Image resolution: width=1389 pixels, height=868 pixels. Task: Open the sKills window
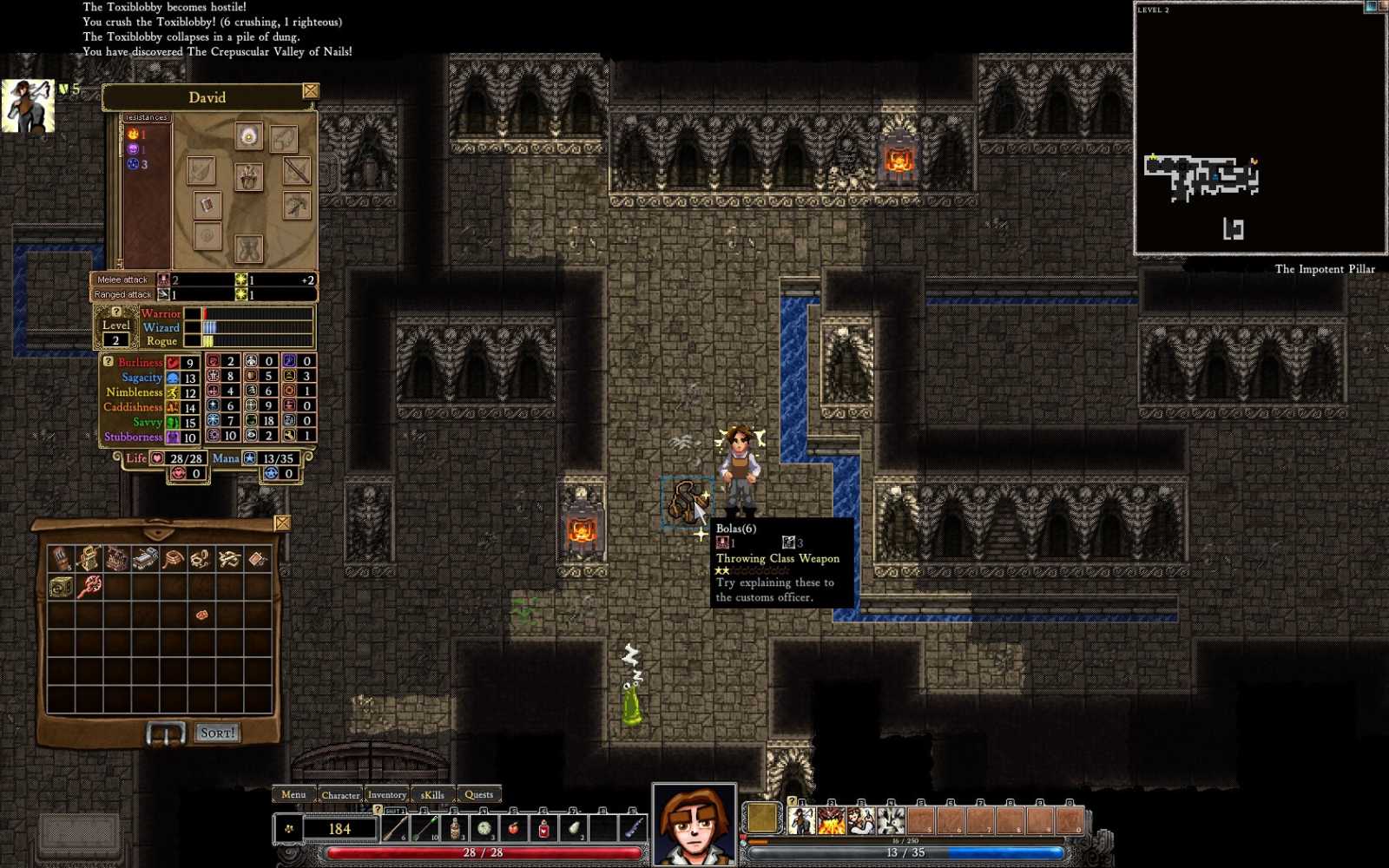tap(431, 794)
